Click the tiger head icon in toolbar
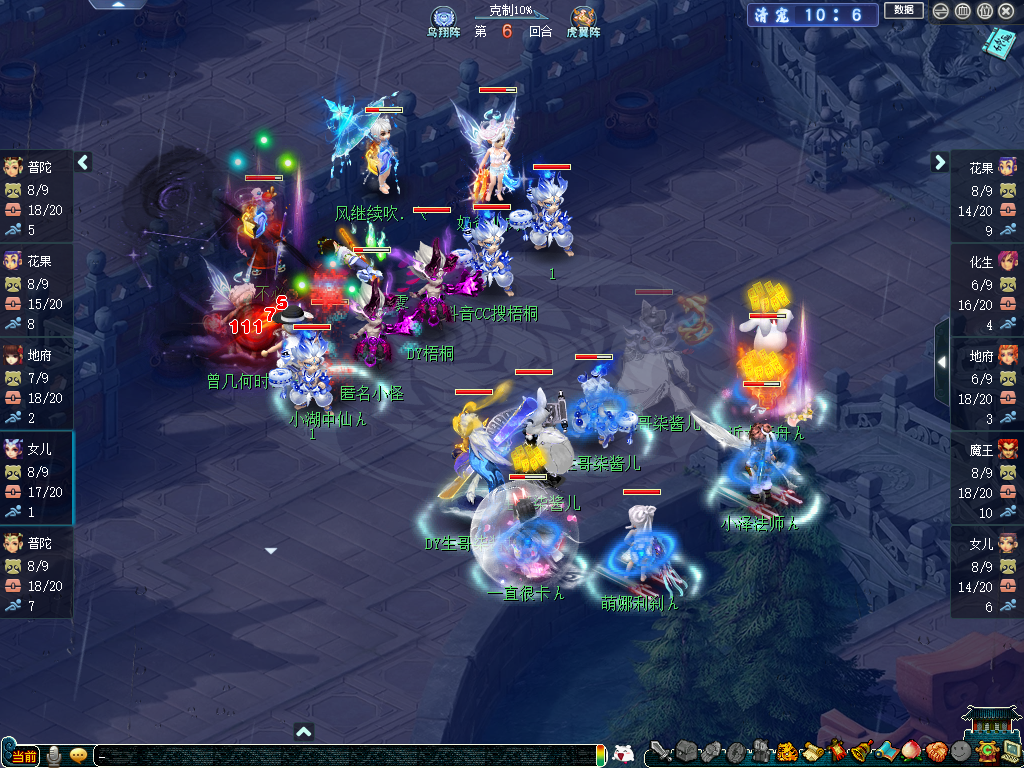This screenshot has height=768, width=1024. point(786,752)
